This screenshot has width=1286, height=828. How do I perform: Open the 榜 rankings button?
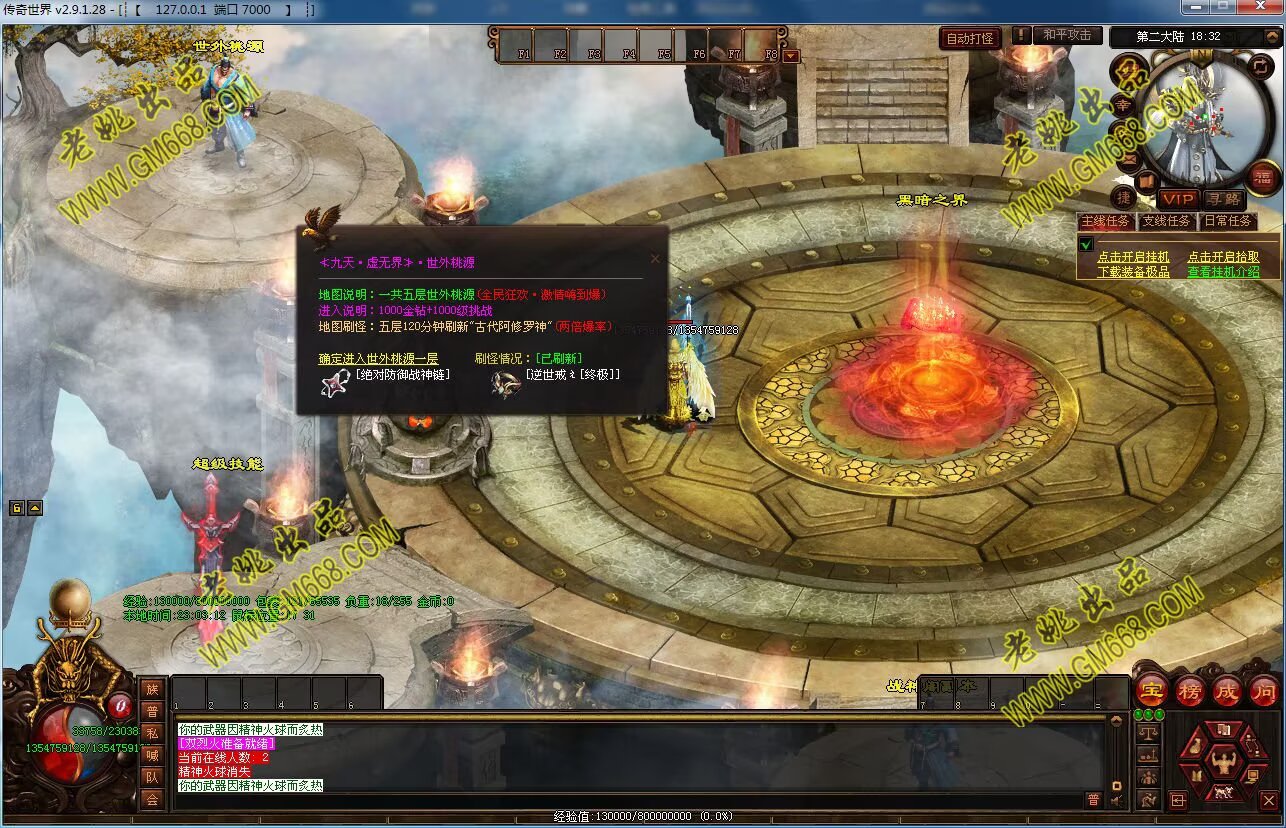point(1189,690)
